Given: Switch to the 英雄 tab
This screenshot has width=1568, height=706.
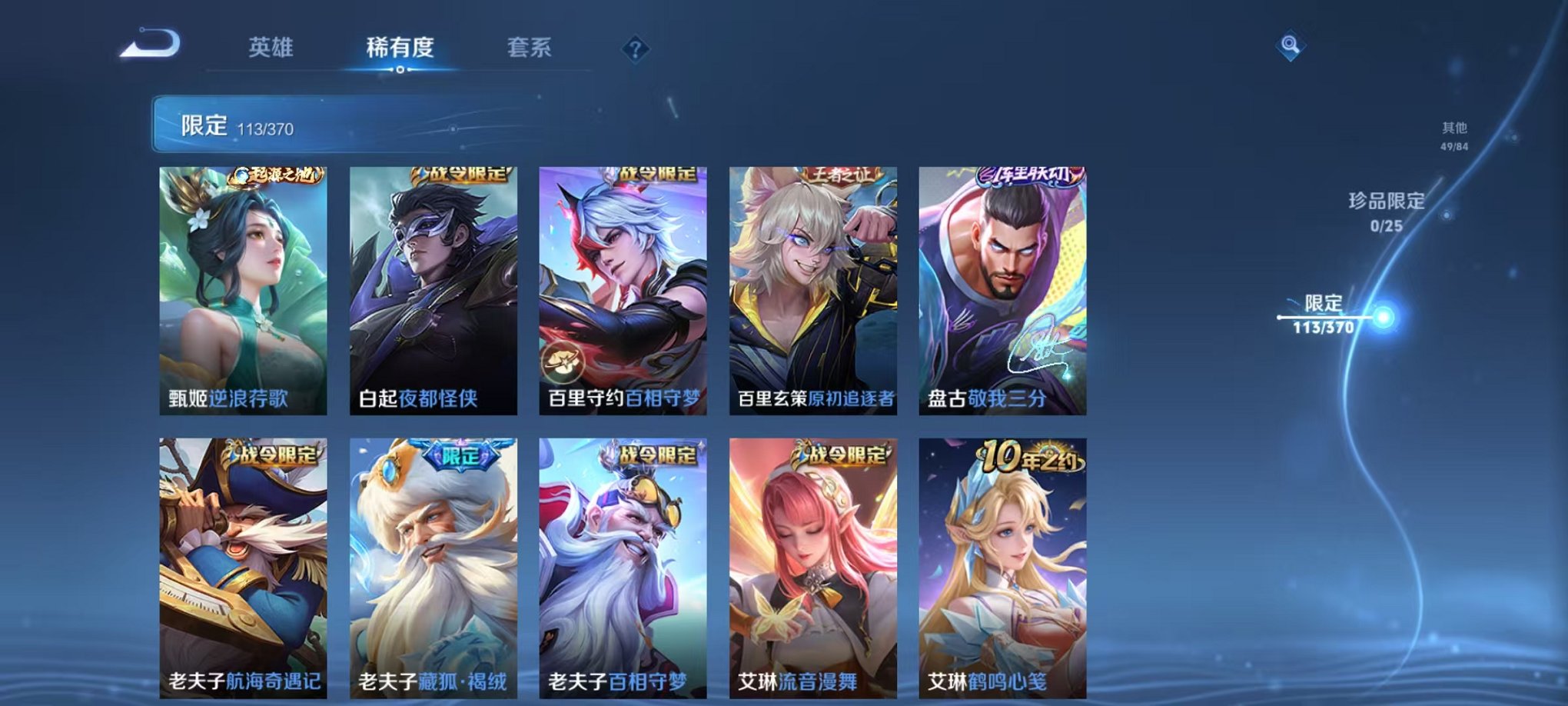Looking at the screenshot, I should 271,47.
